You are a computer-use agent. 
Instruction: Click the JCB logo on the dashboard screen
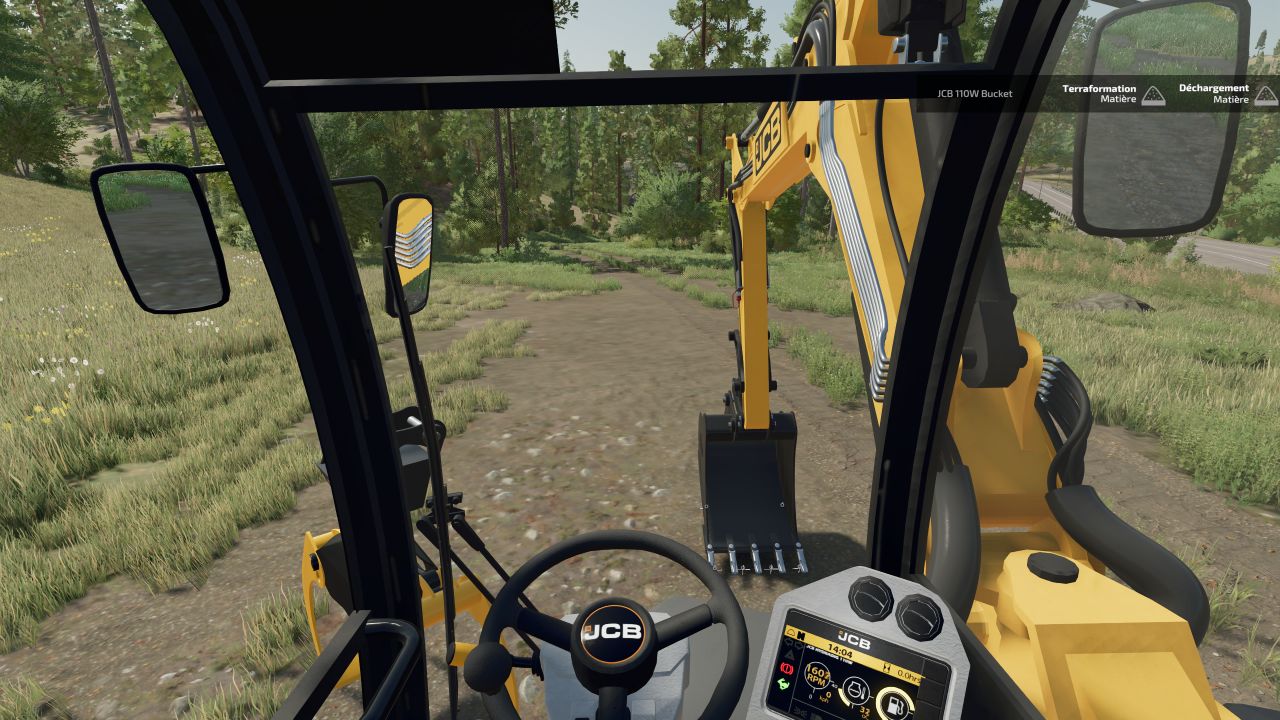854,639
